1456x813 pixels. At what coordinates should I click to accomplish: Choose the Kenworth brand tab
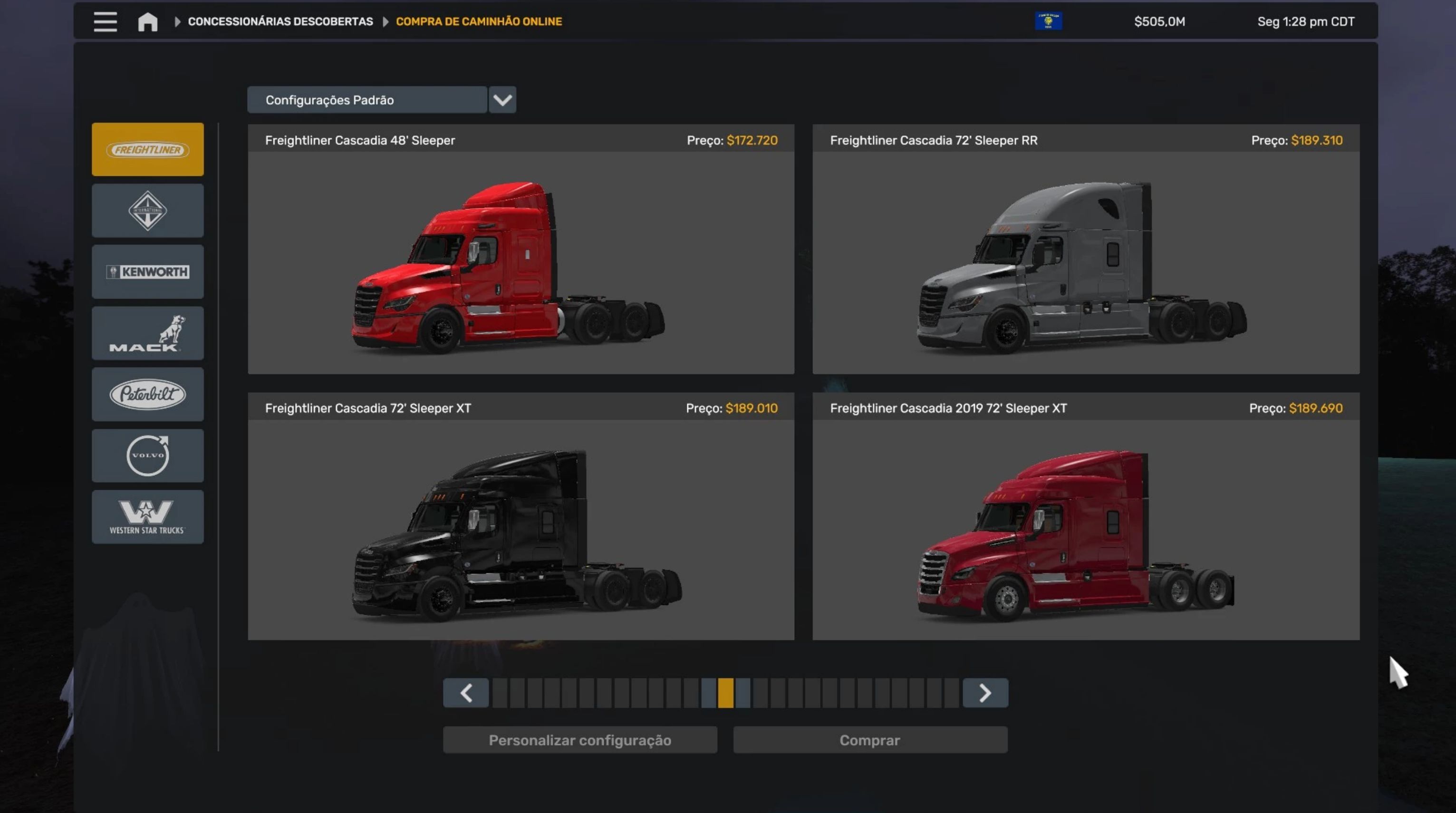click(147, 271)
